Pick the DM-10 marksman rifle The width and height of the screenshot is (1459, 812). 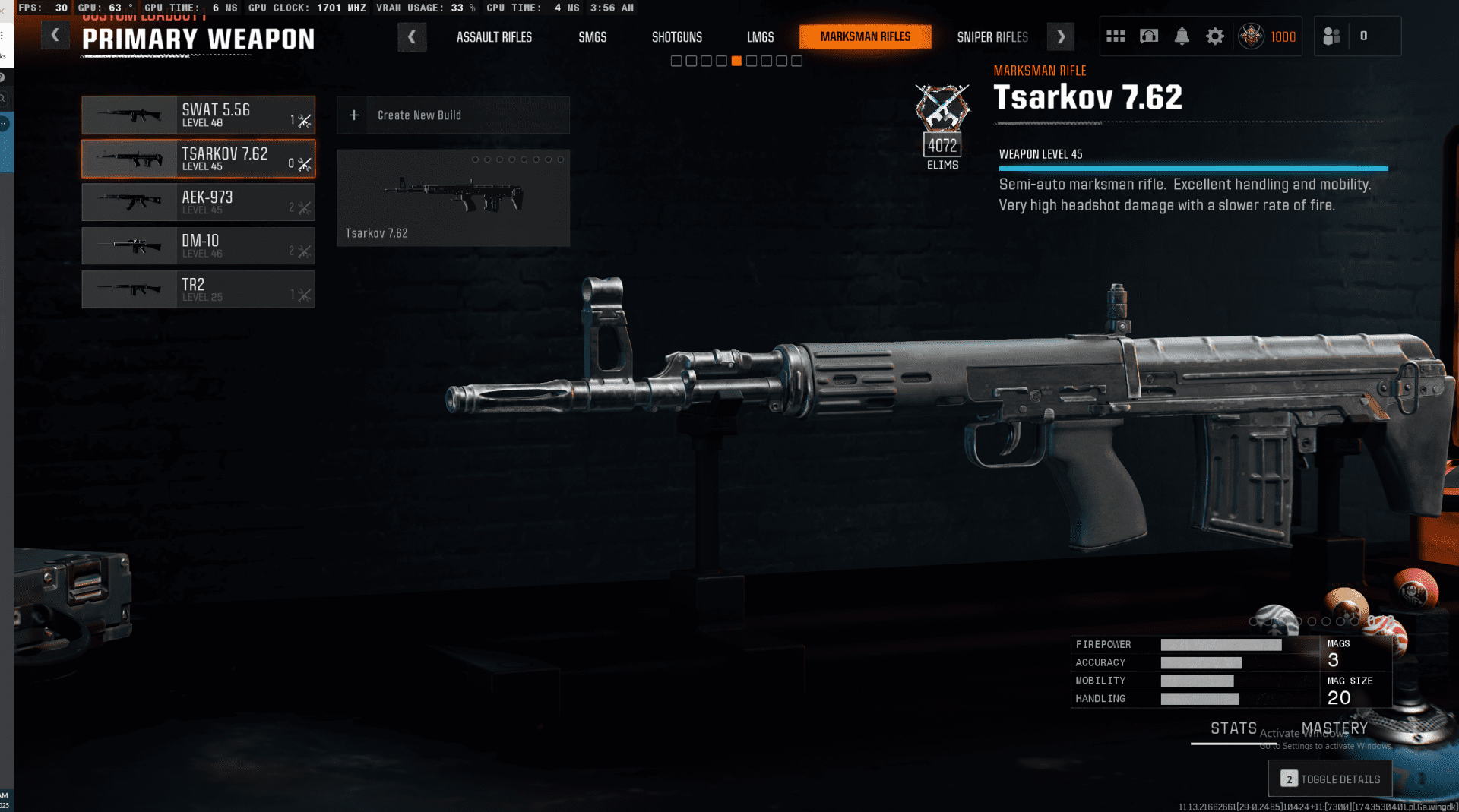click(x=198, y=246)
